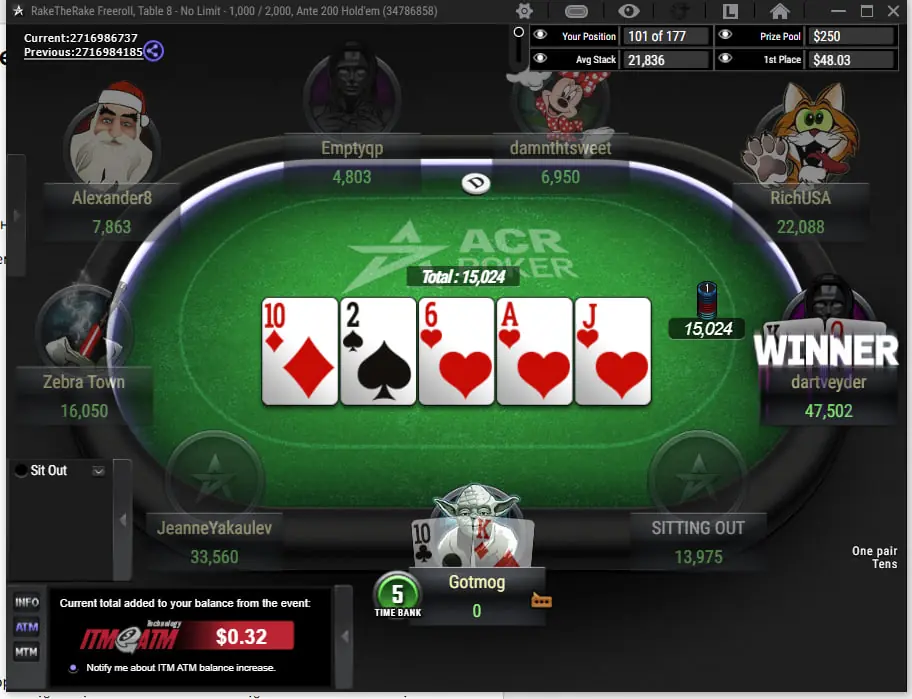Click the chip-shaped icon in the top toolbar
This screenshot has height=699, width=912.
pos(577,11)
